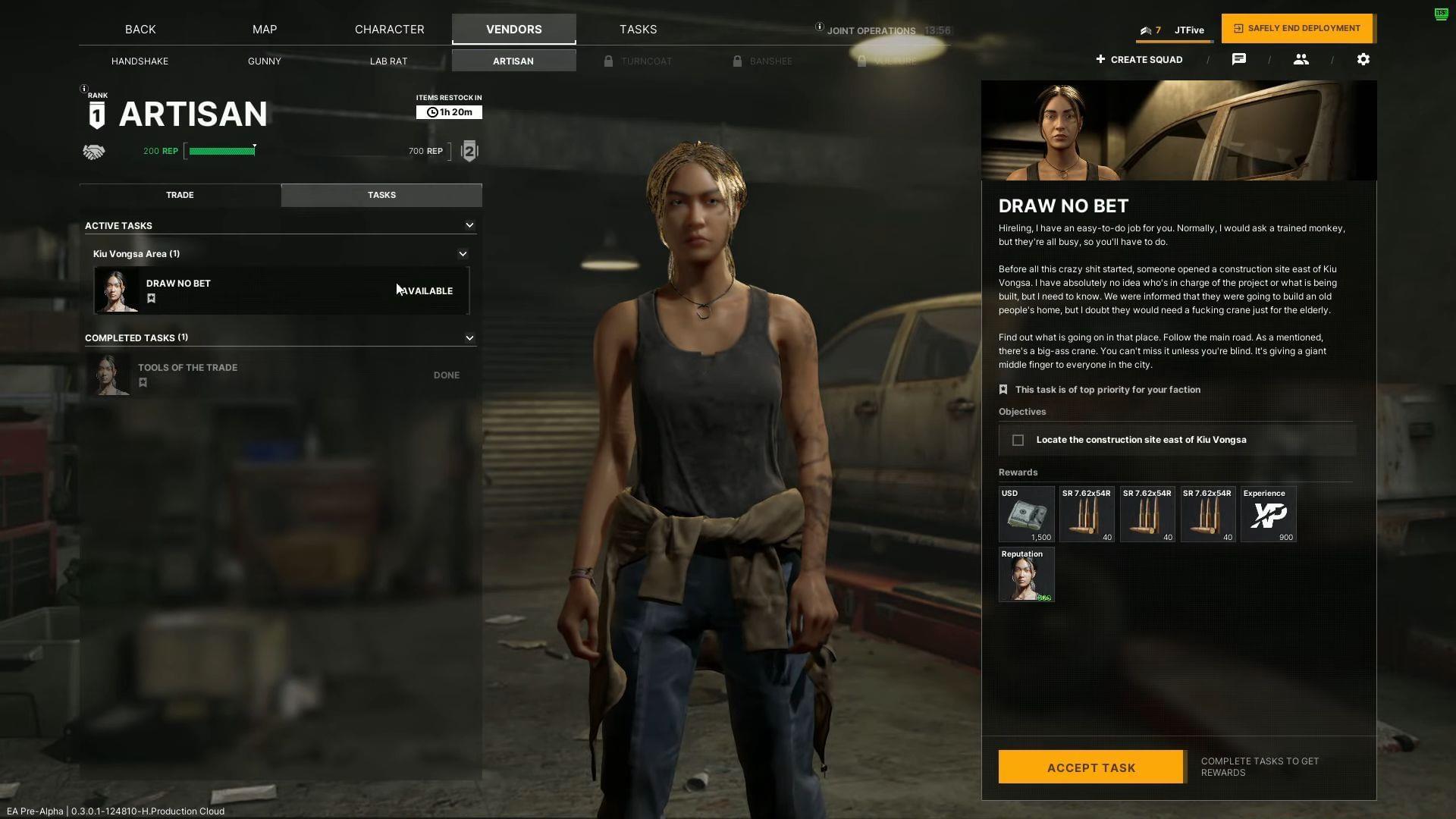Open the friends list icon

1301,59
